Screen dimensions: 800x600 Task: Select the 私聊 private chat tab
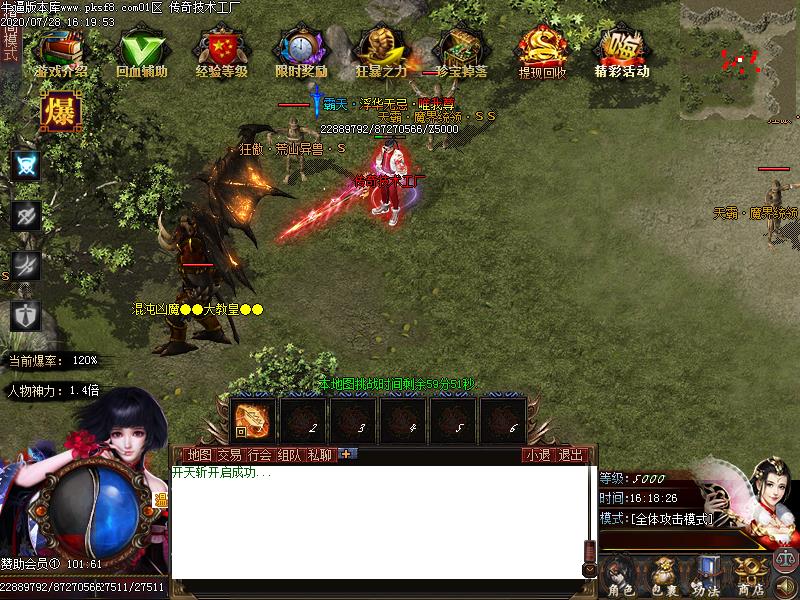point(320,455)
